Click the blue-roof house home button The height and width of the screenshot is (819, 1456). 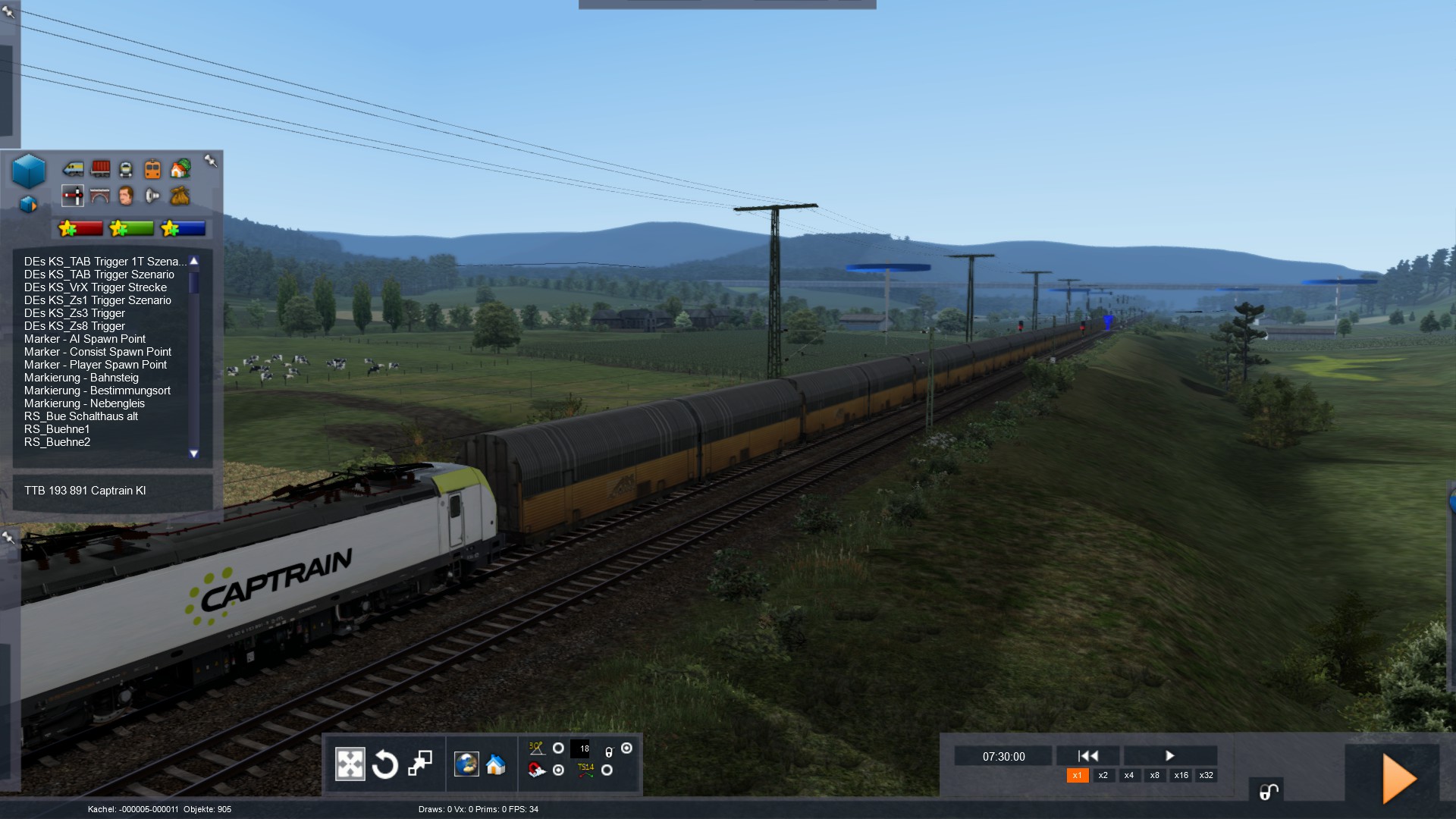[496, 764]
